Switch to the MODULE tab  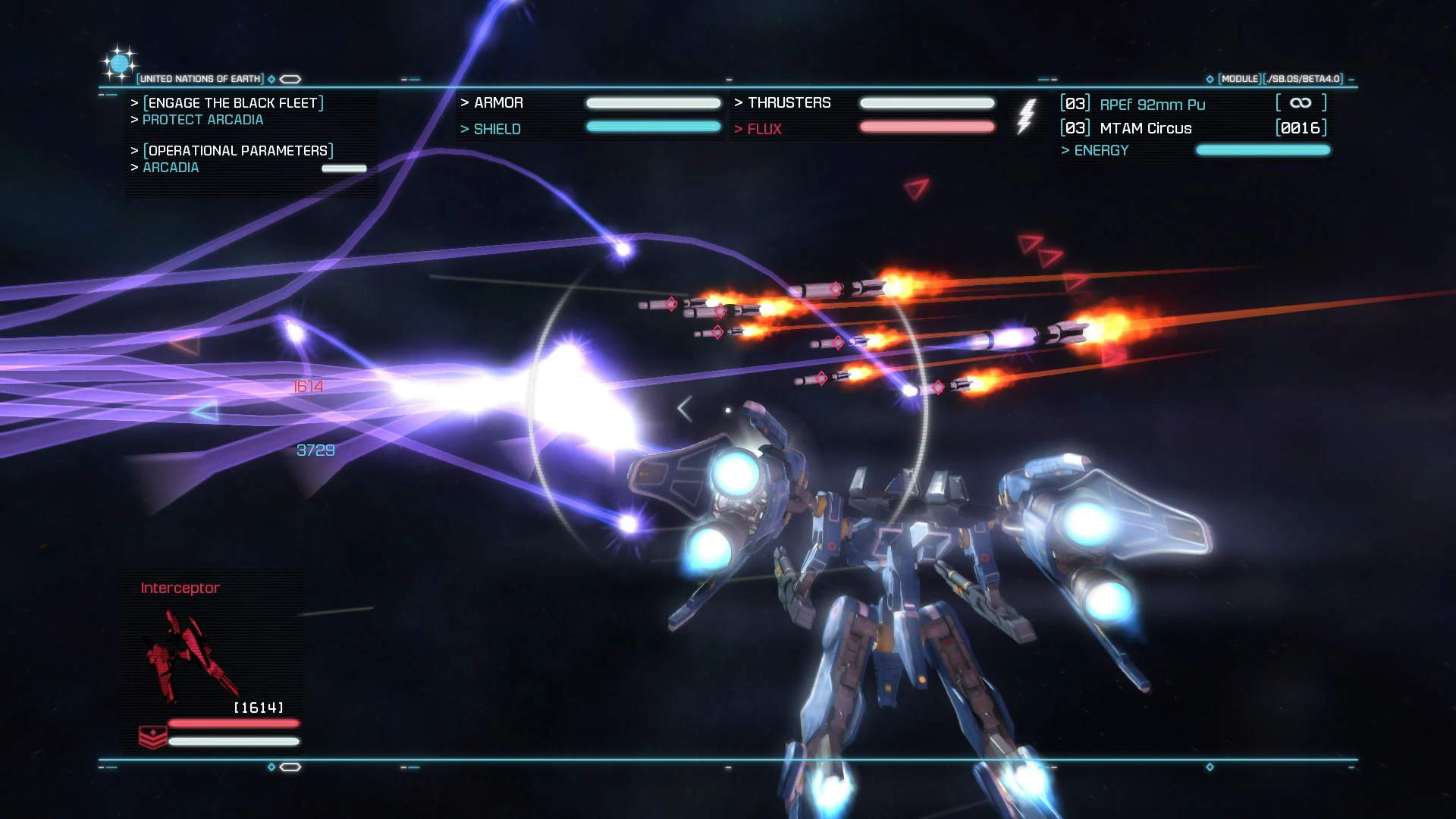(x=1238, y=77)
